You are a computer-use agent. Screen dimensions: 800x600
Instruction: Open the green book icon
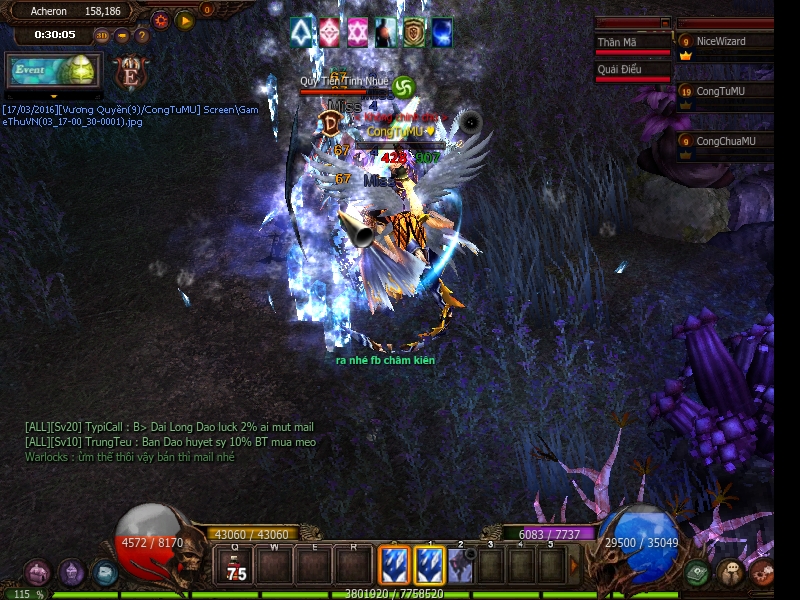click(697, 573)
